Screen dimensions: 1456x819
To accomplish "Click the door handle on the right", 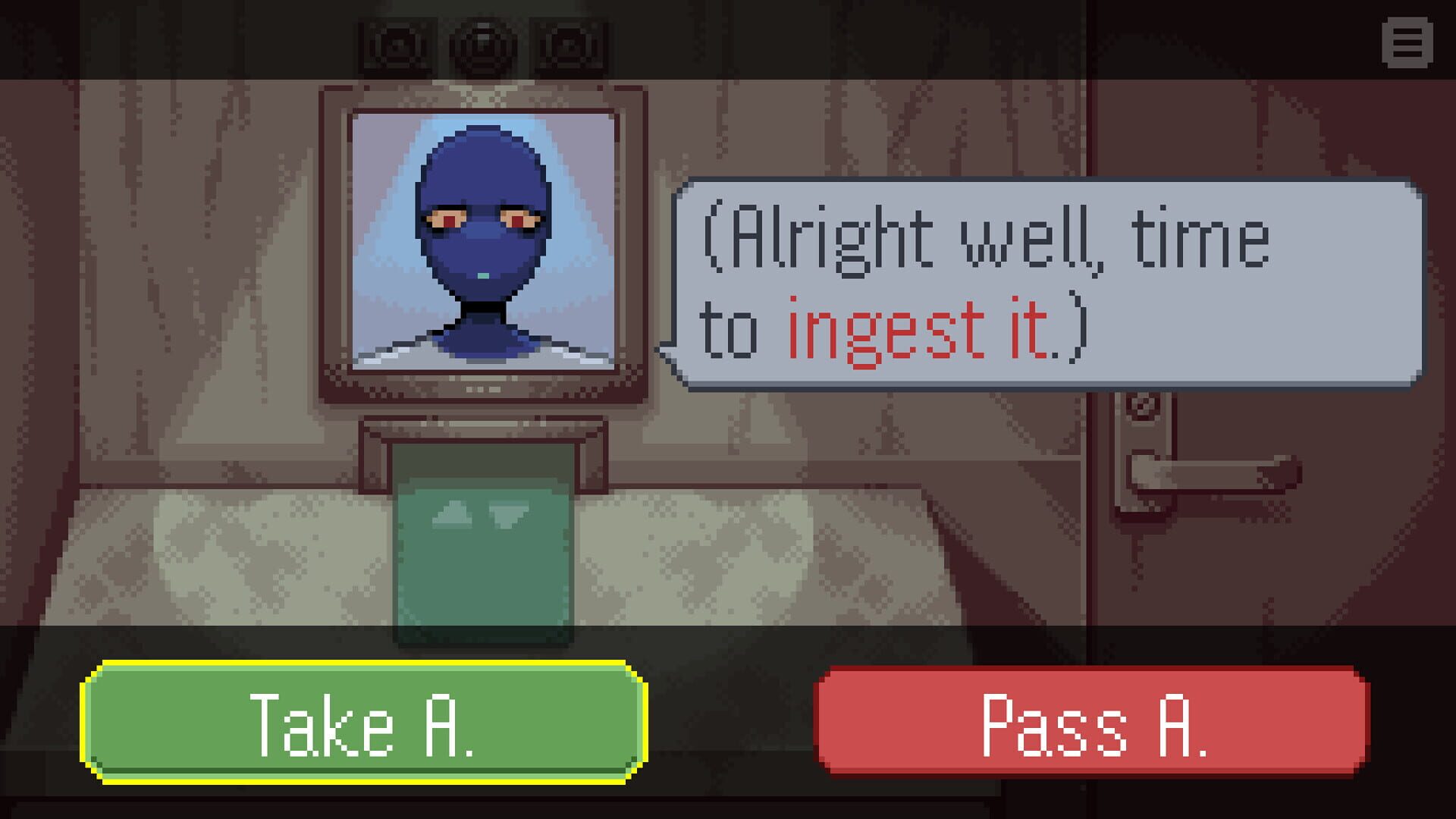I will (x=1206, y=470).
